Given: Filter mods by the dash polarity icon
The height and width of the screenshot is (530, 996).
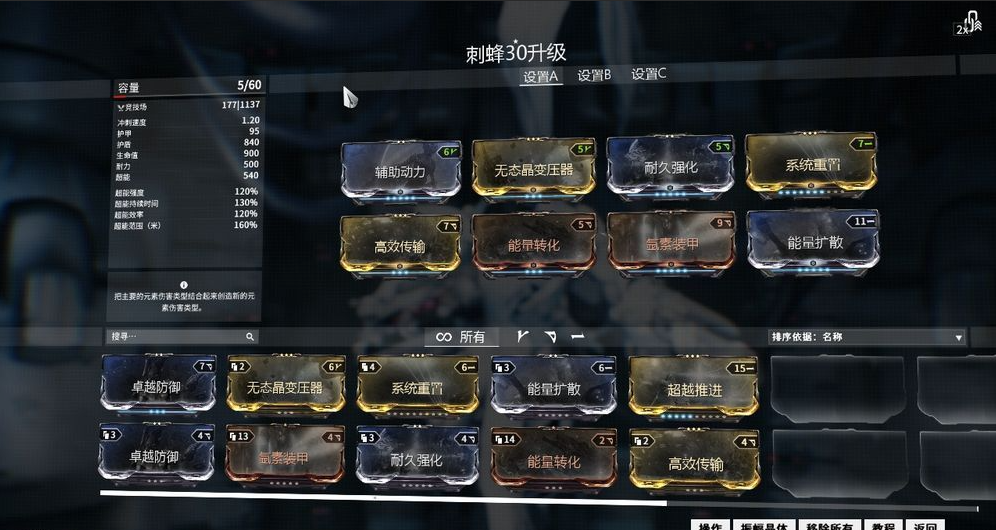Looking at the screenshot, I should click(577, 337).
